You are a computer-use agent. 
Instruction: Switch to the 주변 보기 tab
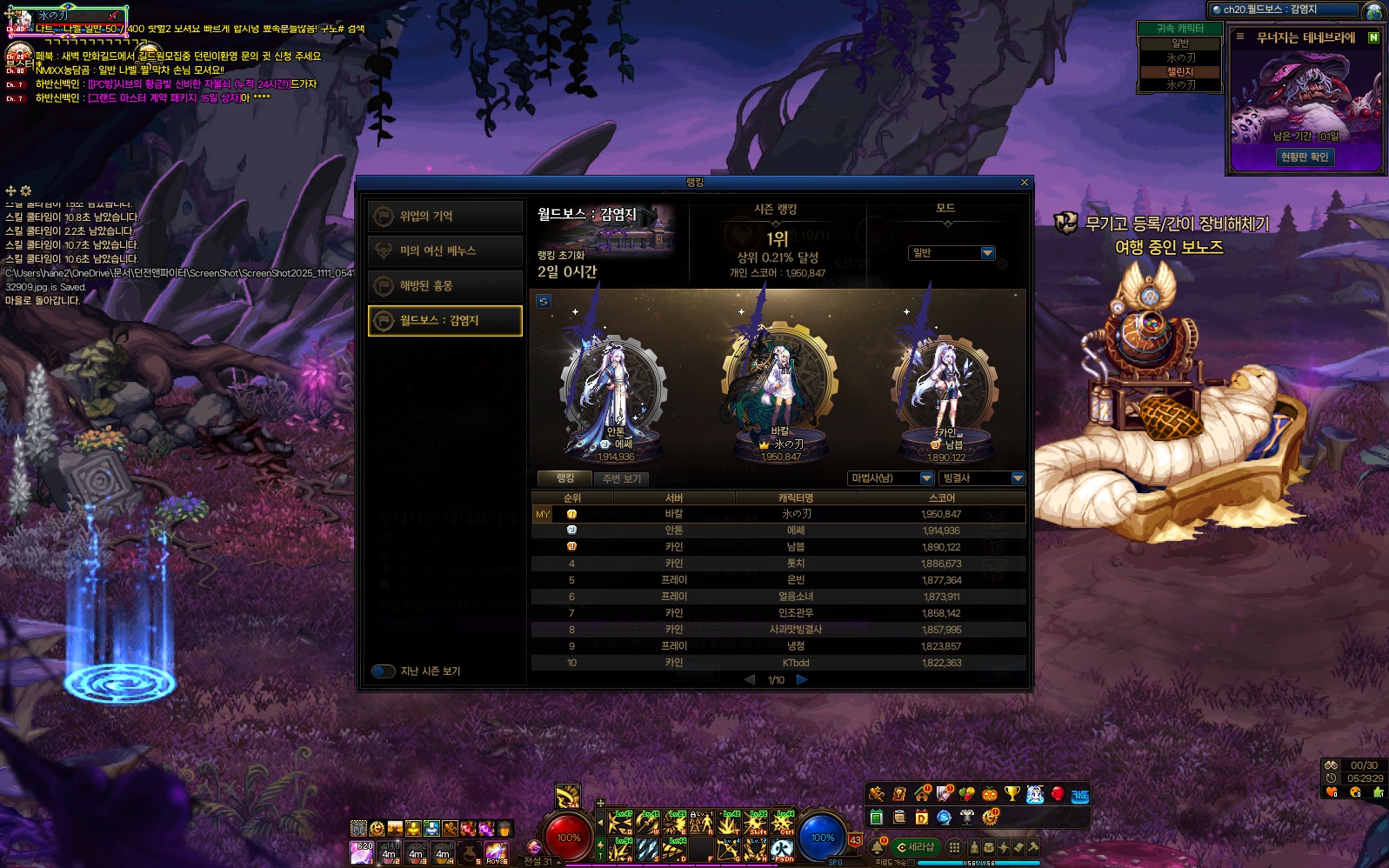tap(621, 478)
